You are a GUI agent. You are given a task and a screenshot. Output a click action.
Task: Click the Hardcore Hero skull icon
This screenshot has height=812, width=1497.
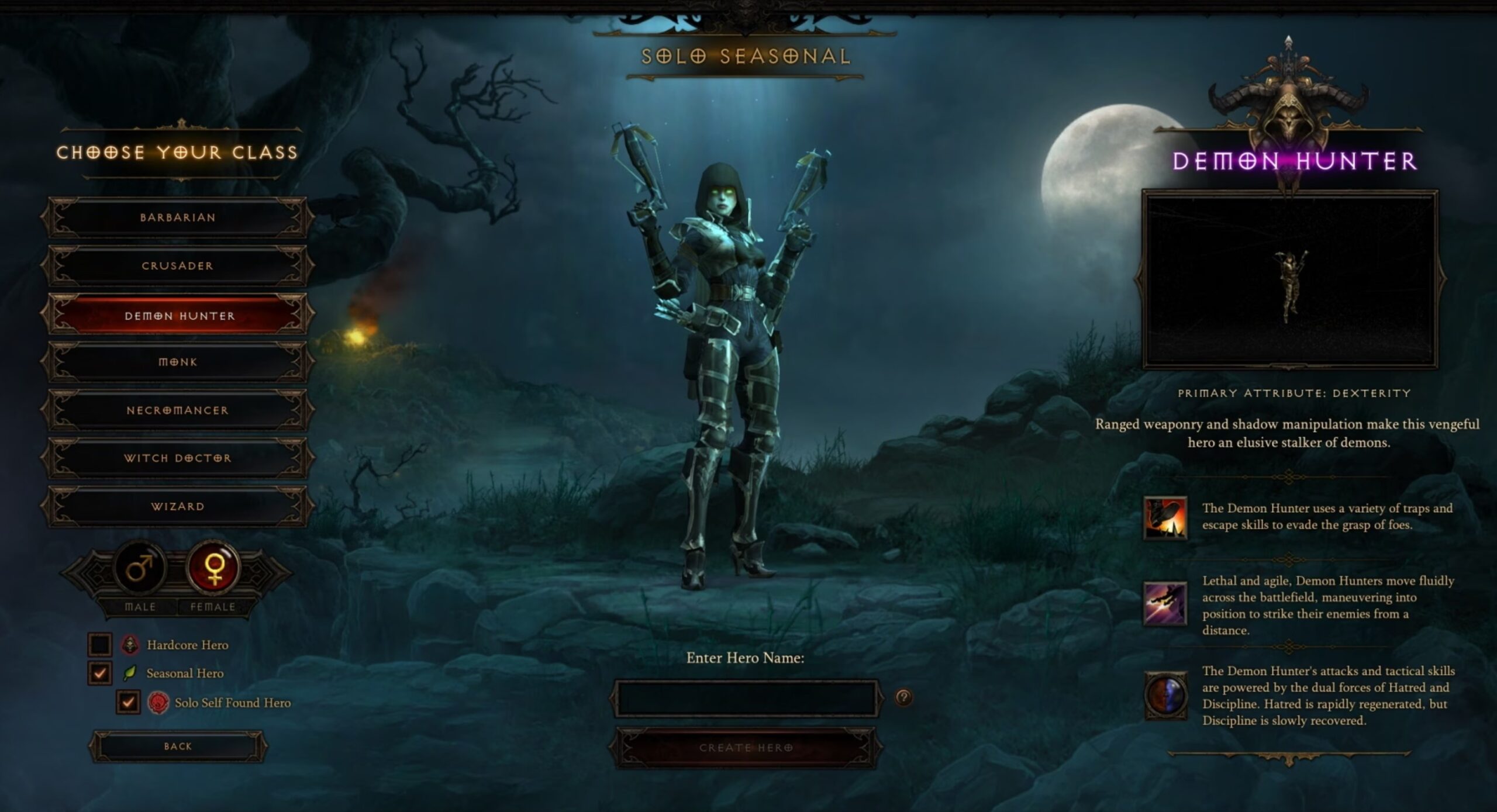pos(130,645)
